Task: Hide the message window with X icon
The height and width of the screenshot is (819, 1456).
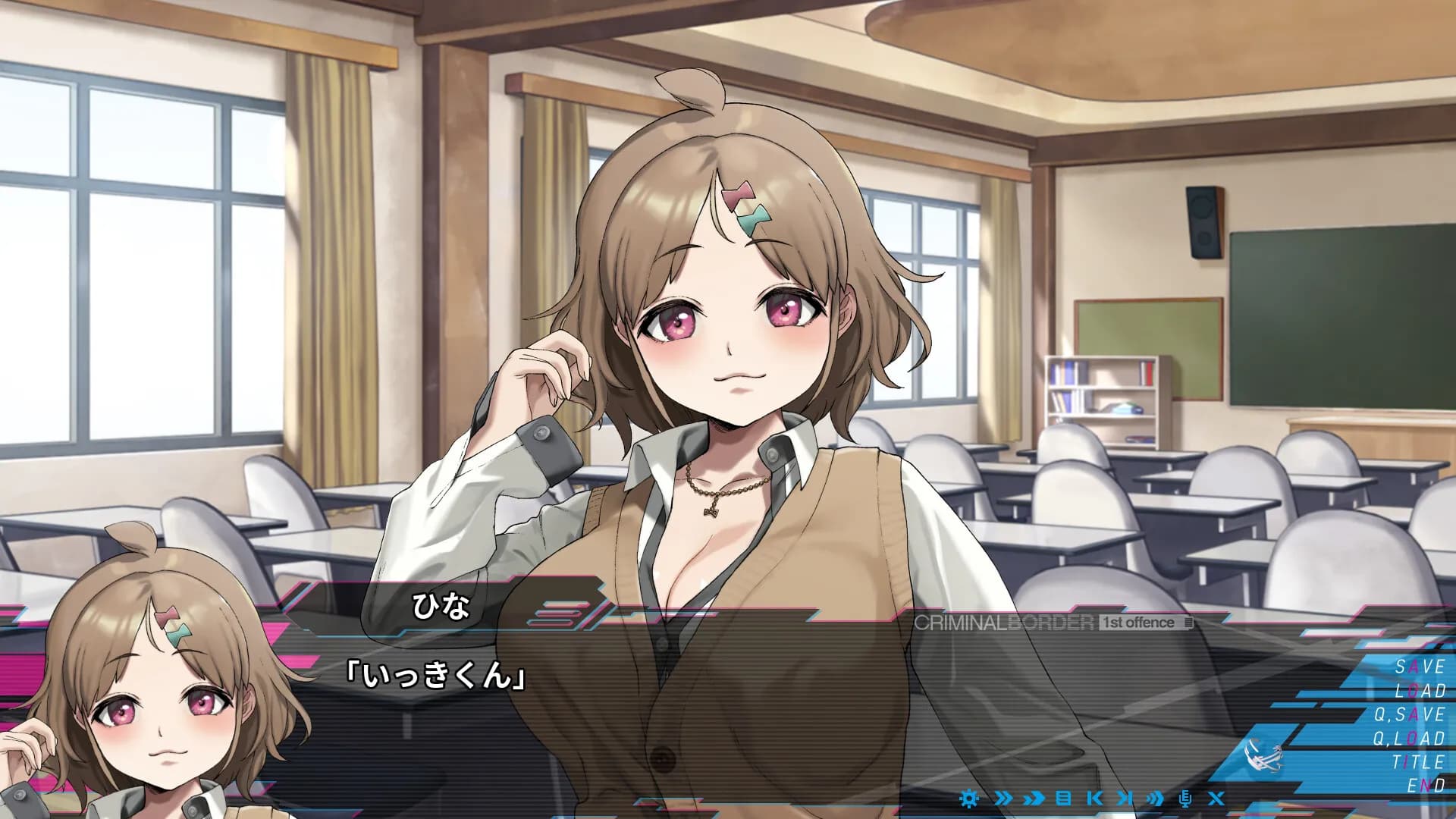Action: pyautogui.click(x=1216, y=798)
